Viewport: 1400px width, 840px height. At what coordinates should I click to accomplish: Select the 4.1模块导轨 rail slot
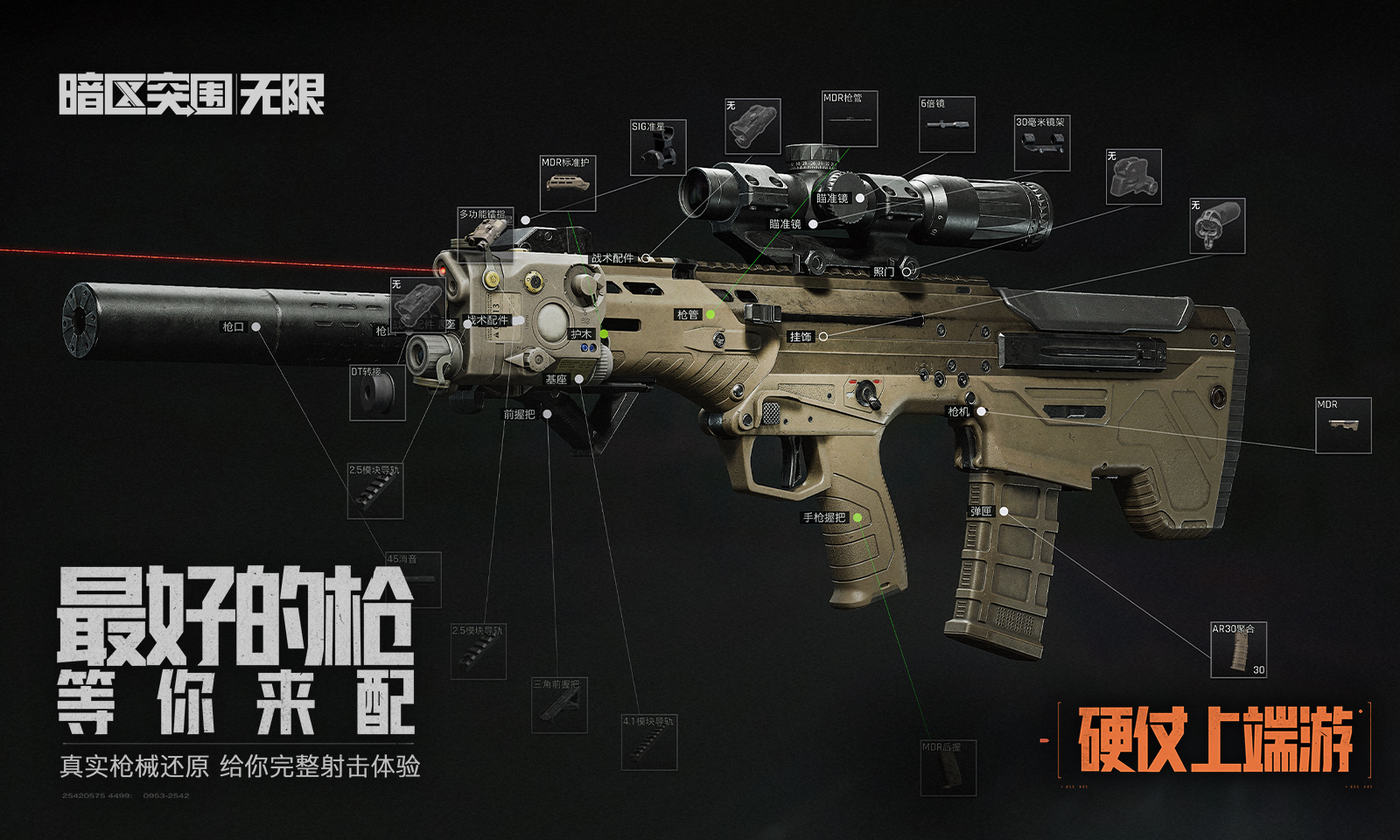648,743
